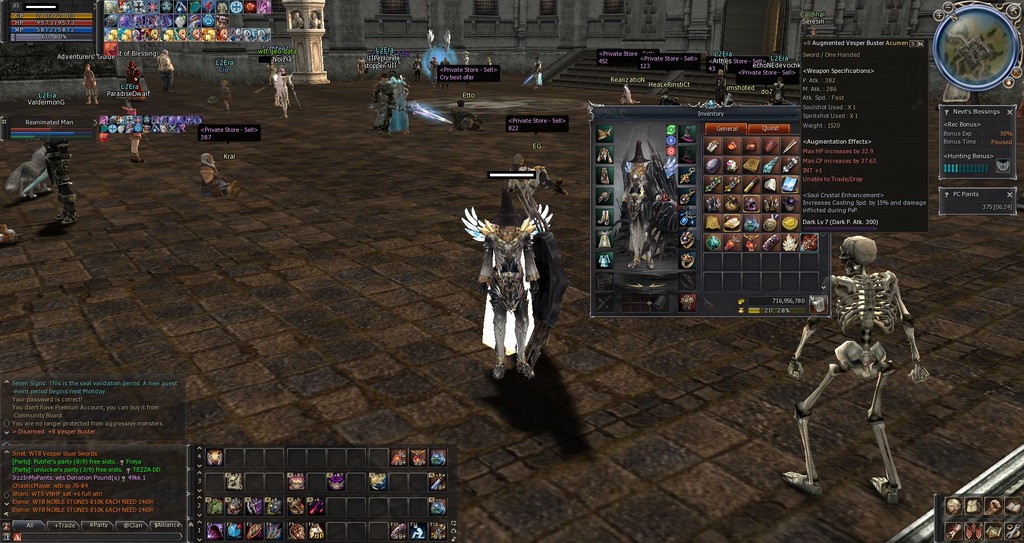This screenshot has width=1024, height=543.
Task: Click the chat message input field
Action: click(100, 537)
